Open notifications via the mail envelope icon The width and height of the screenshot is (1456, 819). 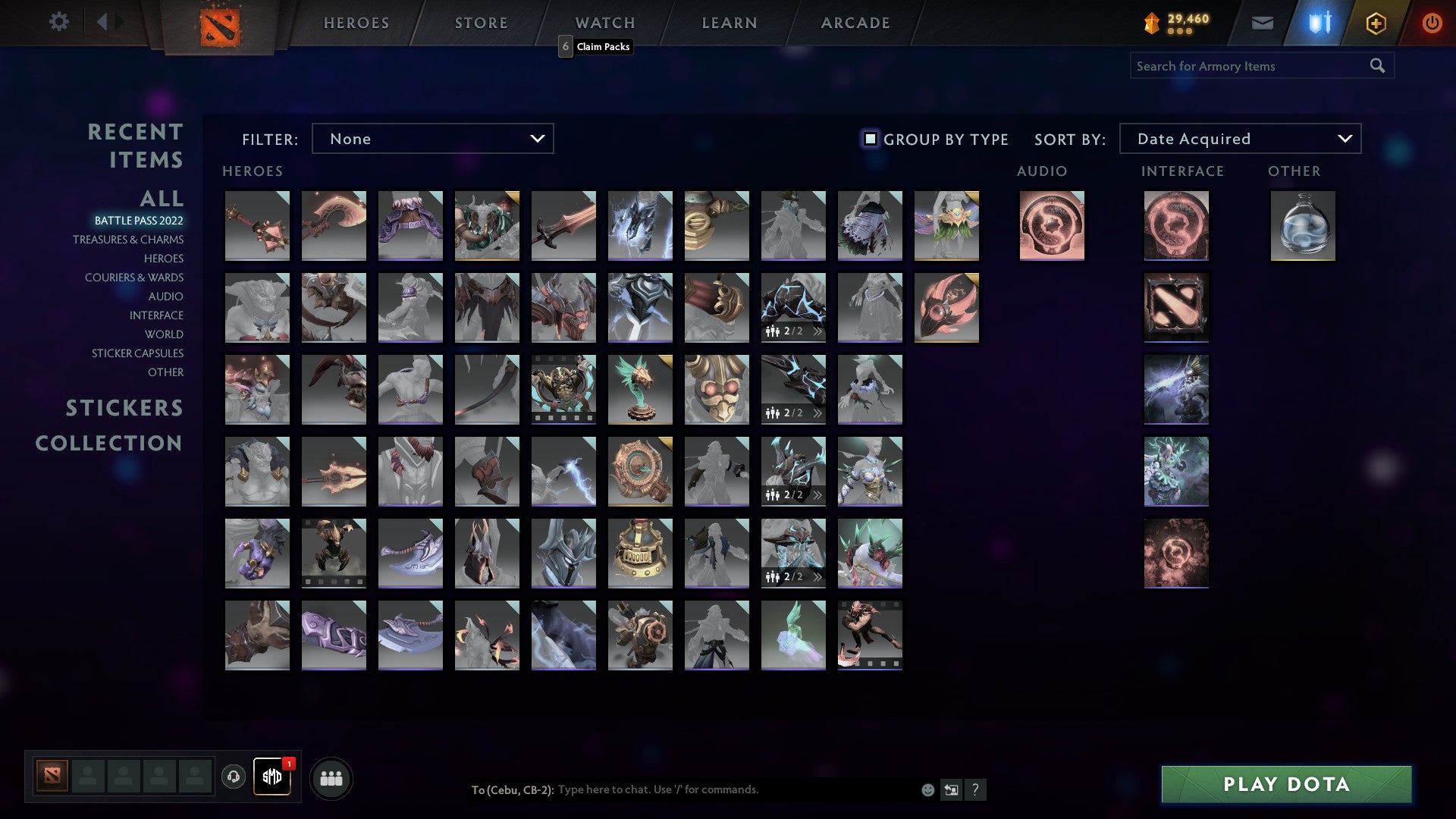1263,23
